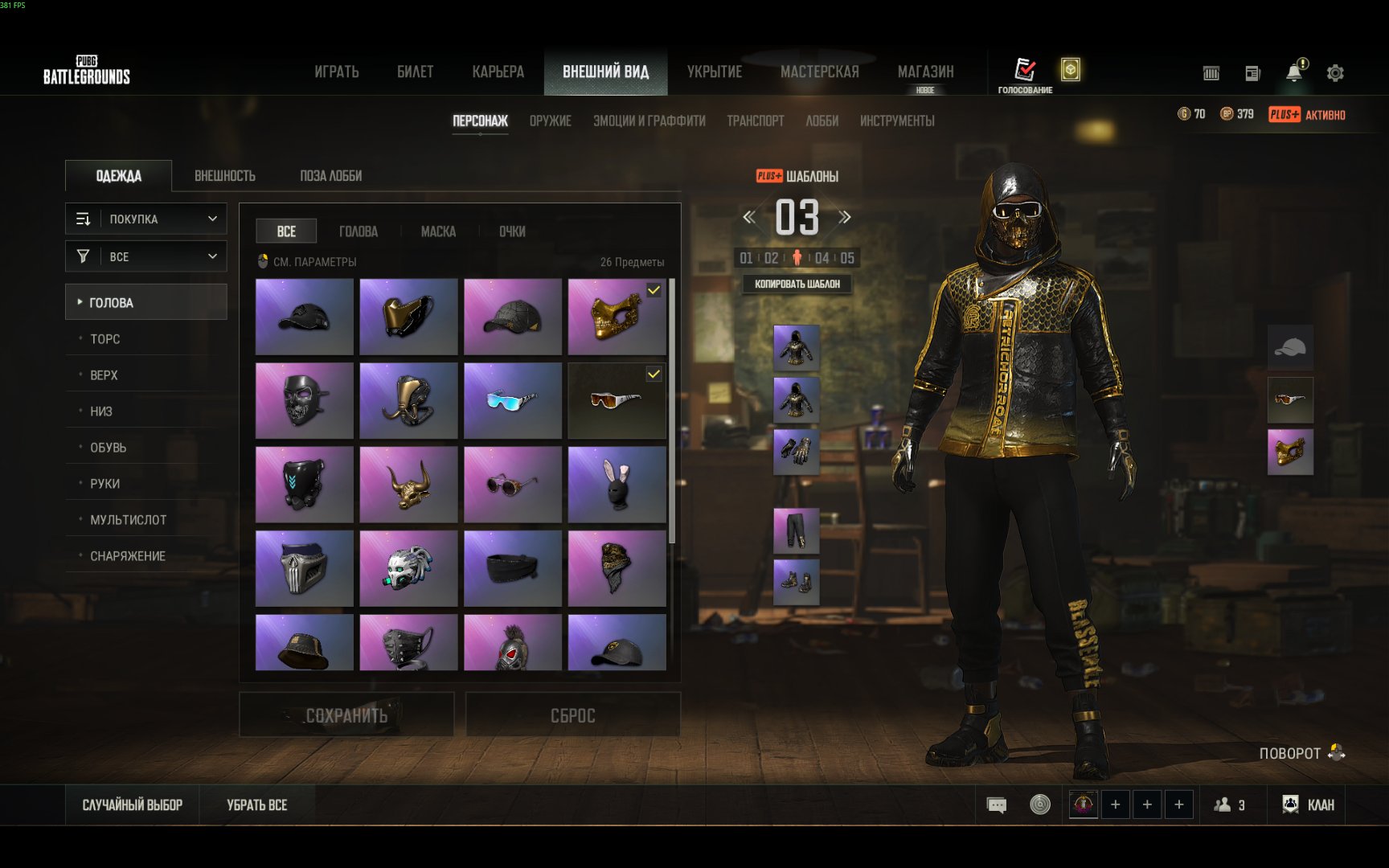The height and width of the screenshot is (868, 1389).
Task: Open the ИГРАТЬ menu
Action: click(x=336, y=72)
